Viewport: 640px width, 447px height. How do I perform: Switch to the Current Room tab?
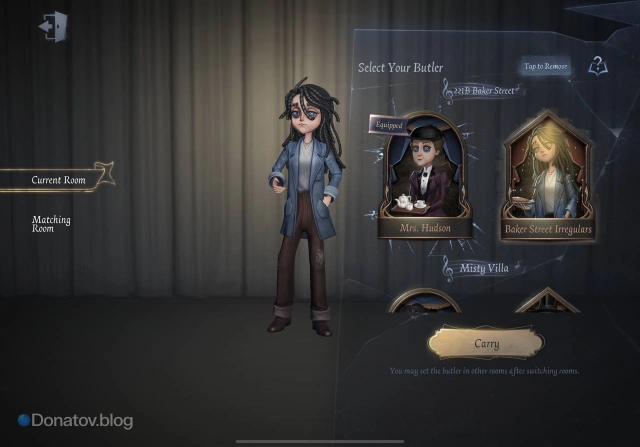pyautogui.click(x=58, y=180)
